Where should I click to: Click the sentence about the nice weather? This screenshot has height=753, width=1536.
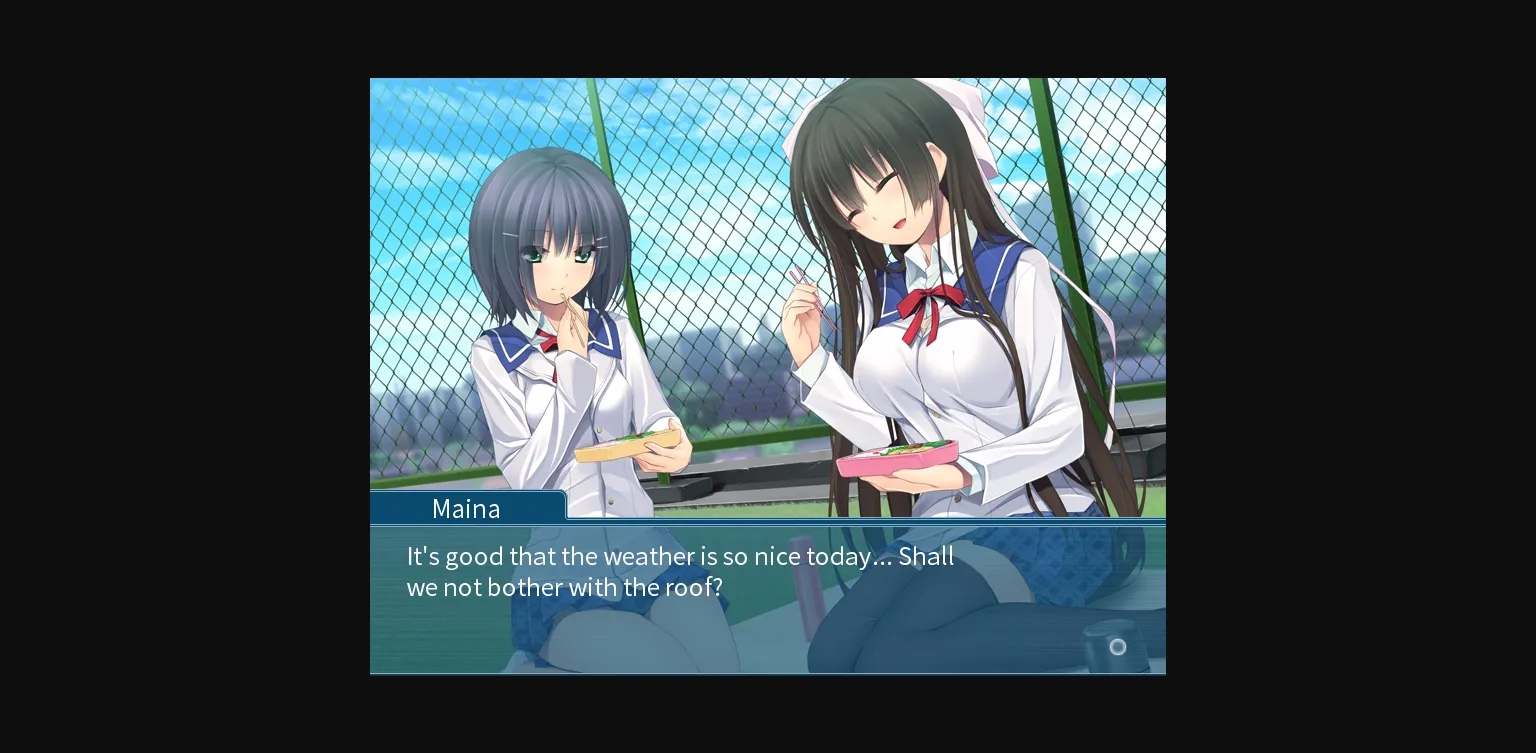[680, 555]
